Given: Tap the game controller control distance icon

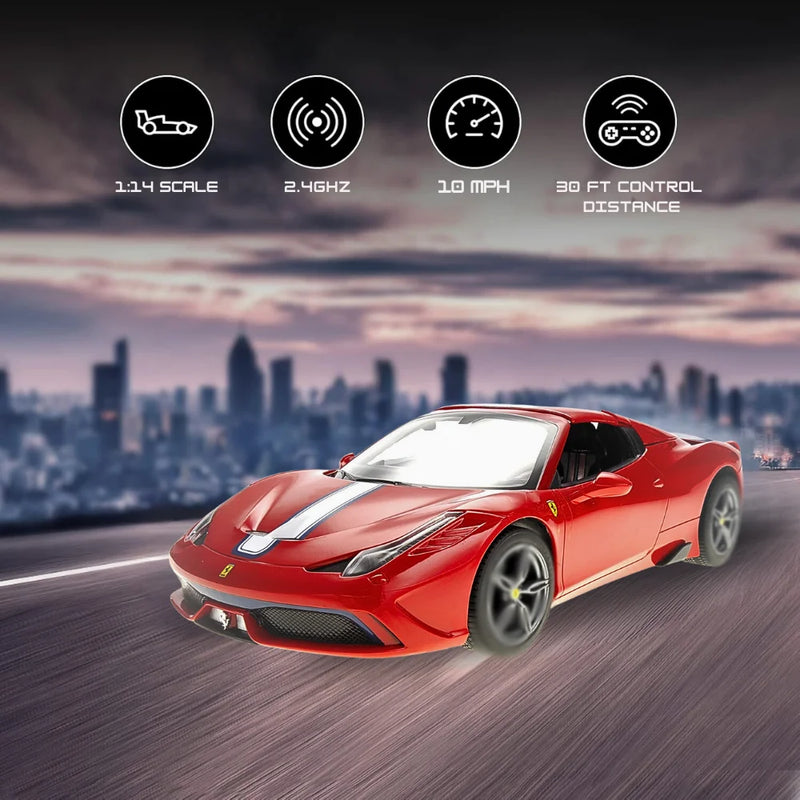Looking at the screenshot, I should point(630,122).
